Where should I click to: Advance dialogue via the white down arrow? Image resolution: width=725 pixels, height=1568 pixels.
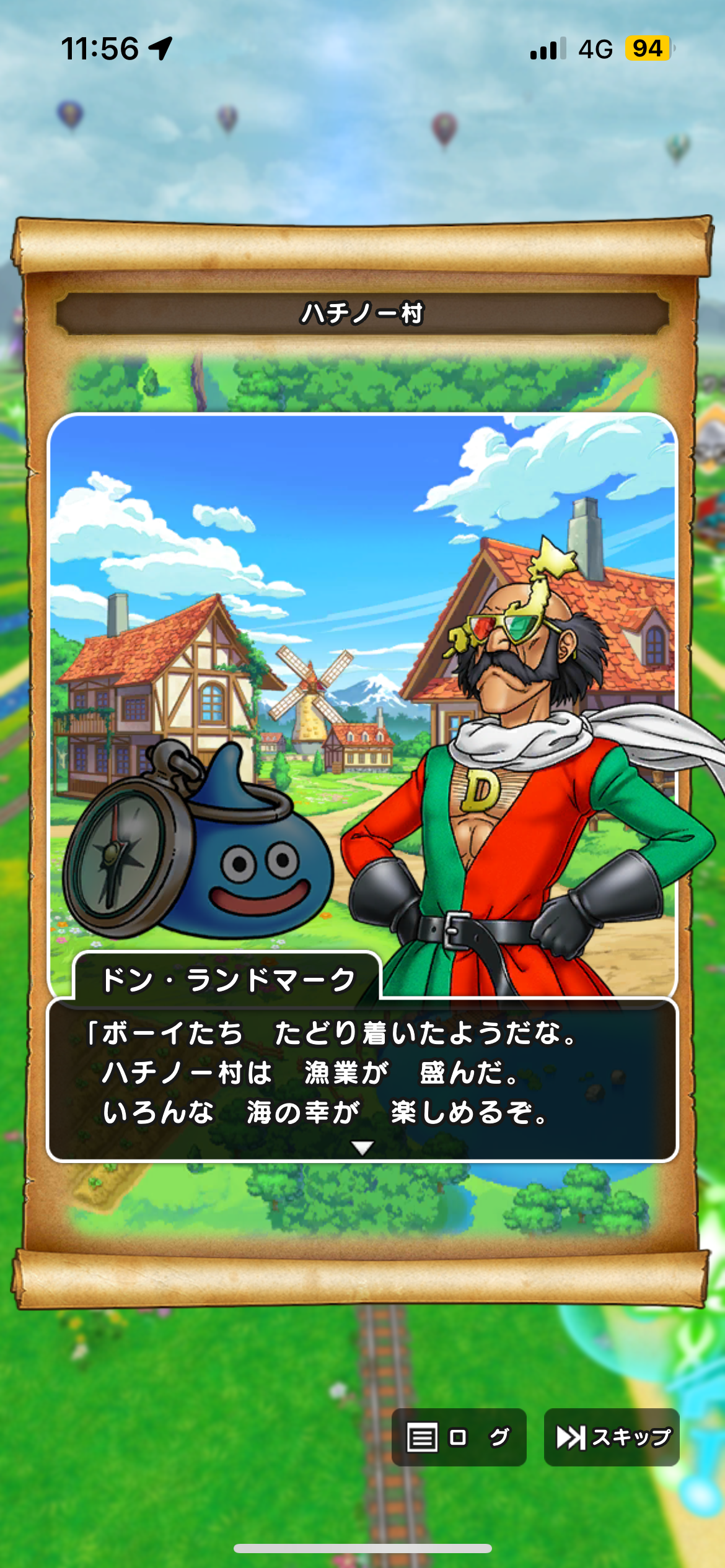coord(362,1148)
